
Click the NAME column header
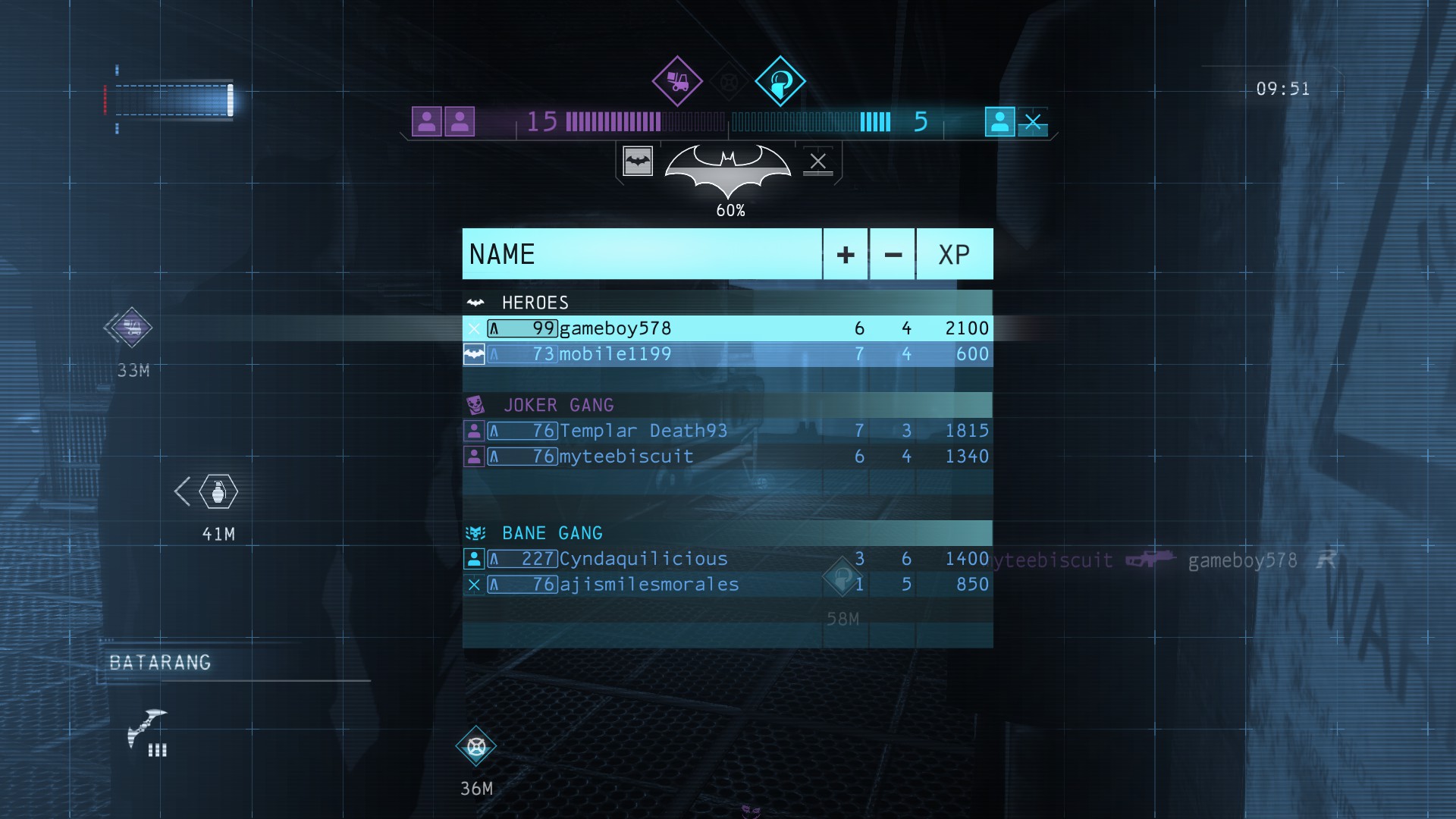[642, 254]
